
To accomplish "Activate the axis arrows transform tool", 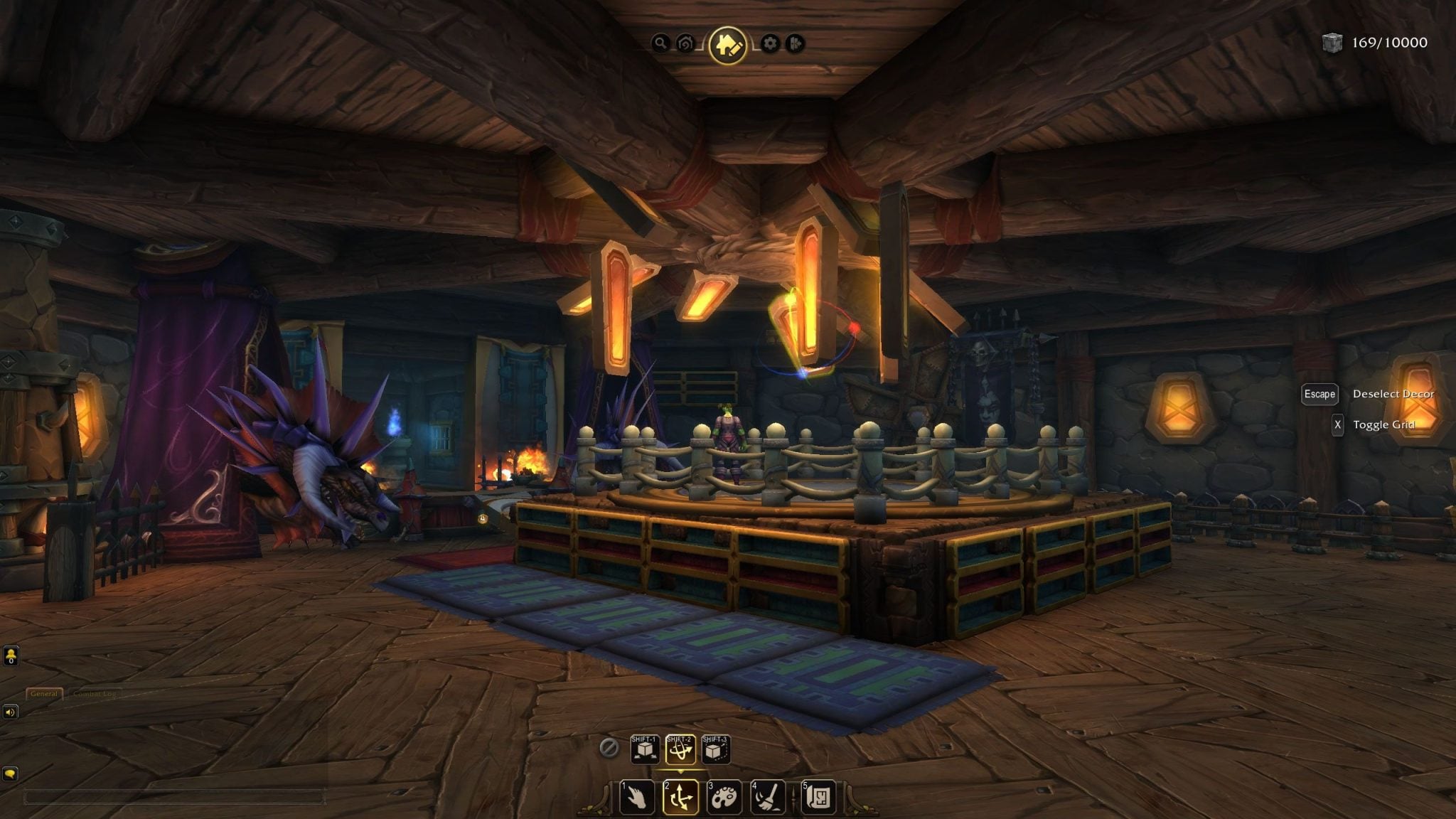I will coord(680,797).
